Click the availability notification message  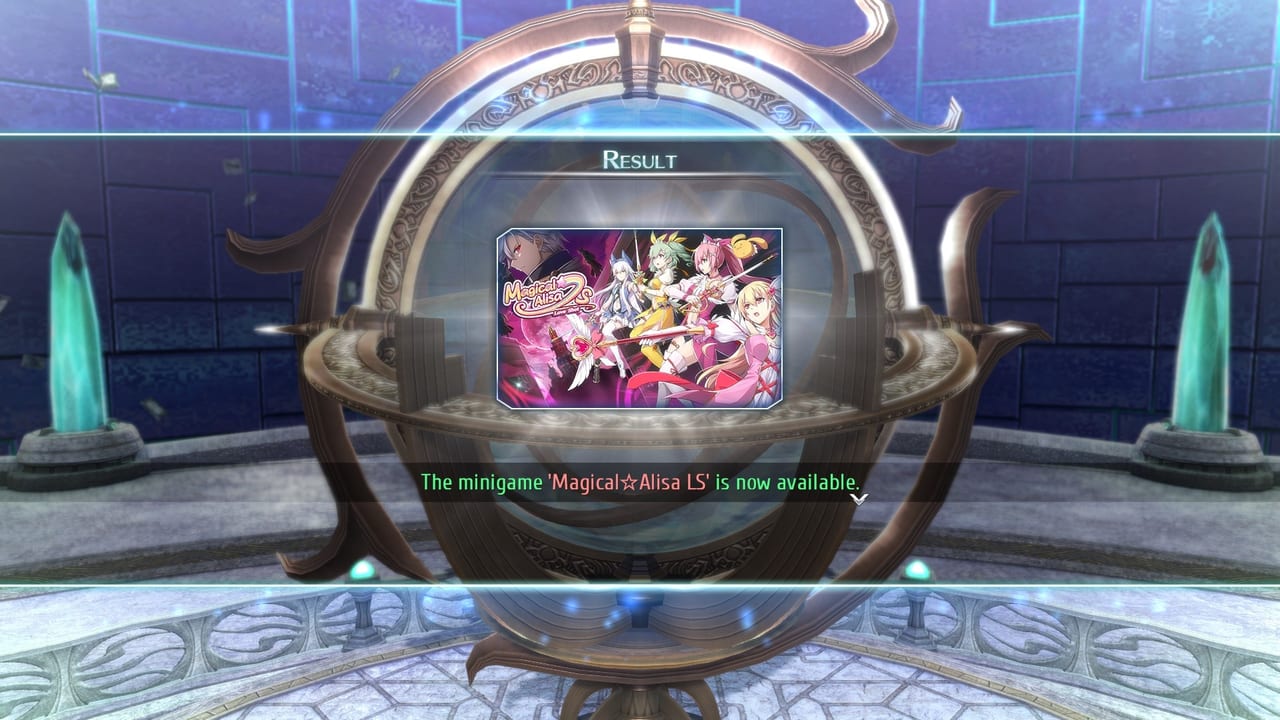(640, 480)
